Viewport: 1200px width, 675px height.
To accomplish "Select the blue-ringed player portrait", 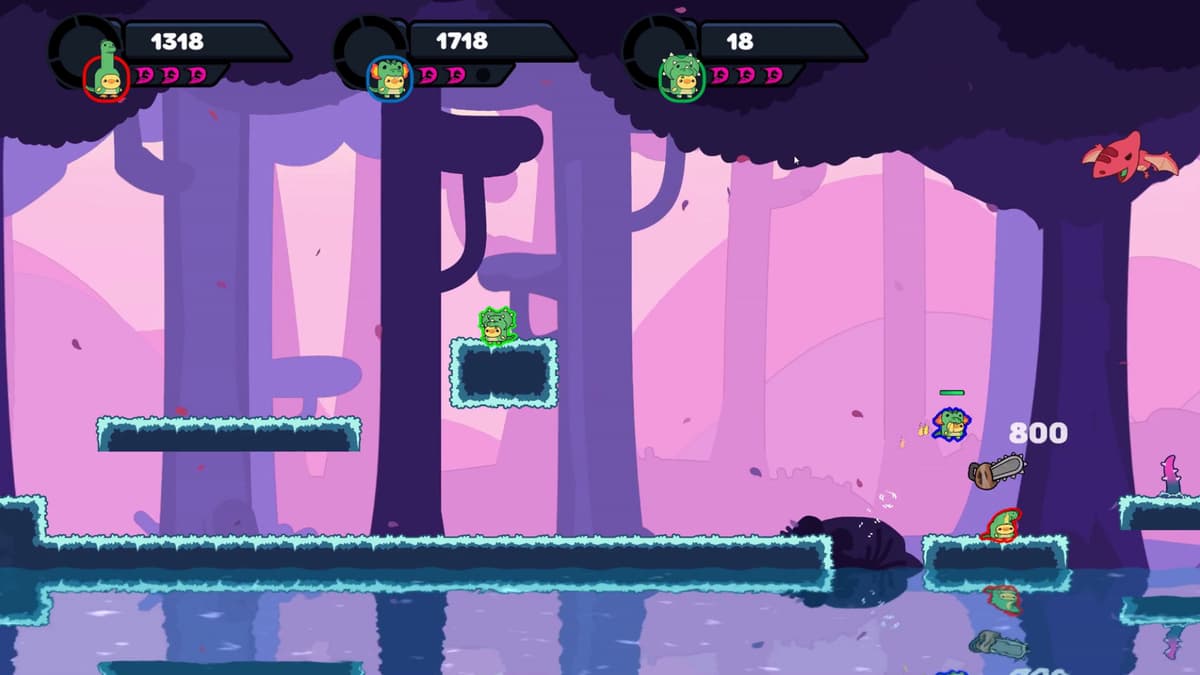I will pos(389,78).
